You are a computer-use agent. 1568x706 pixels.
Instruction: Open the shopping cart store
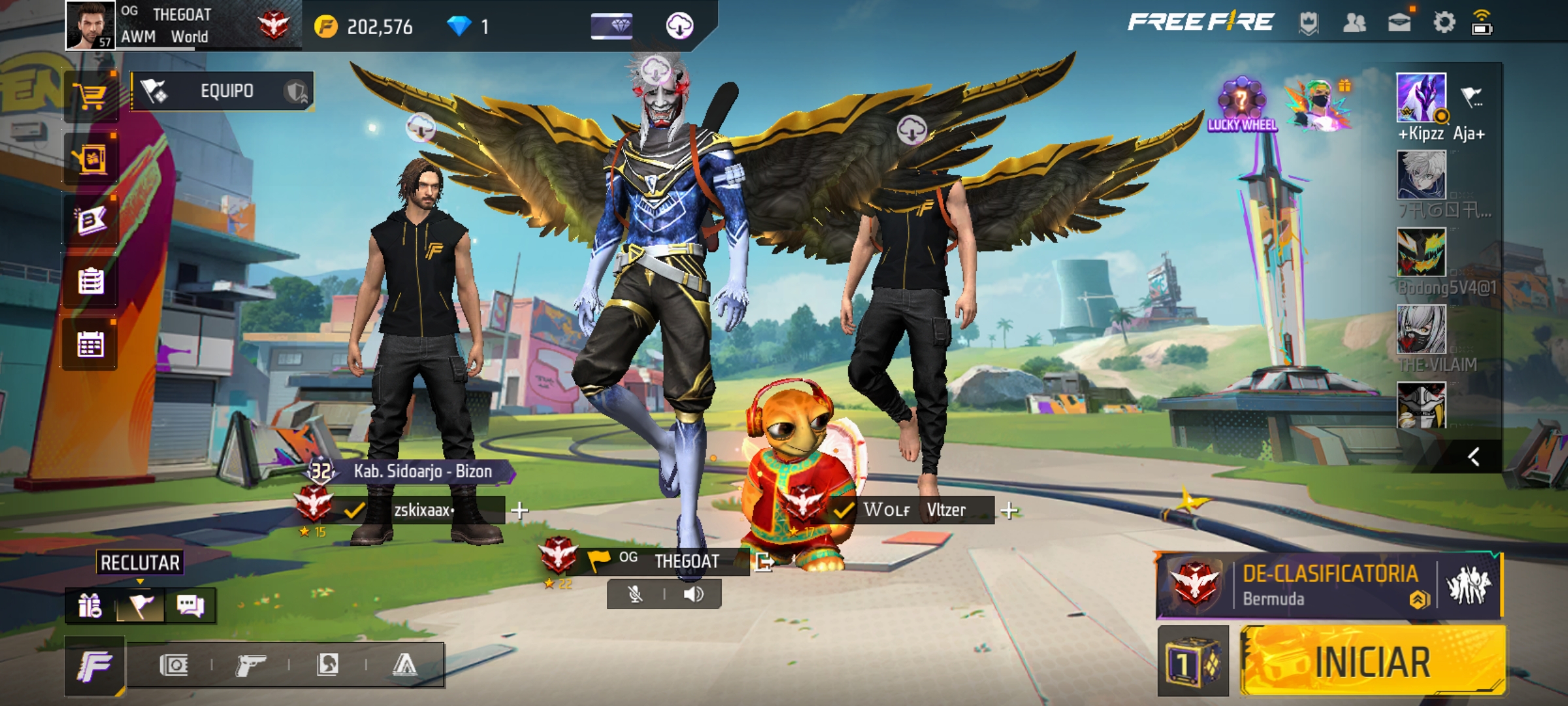[91, 98]
